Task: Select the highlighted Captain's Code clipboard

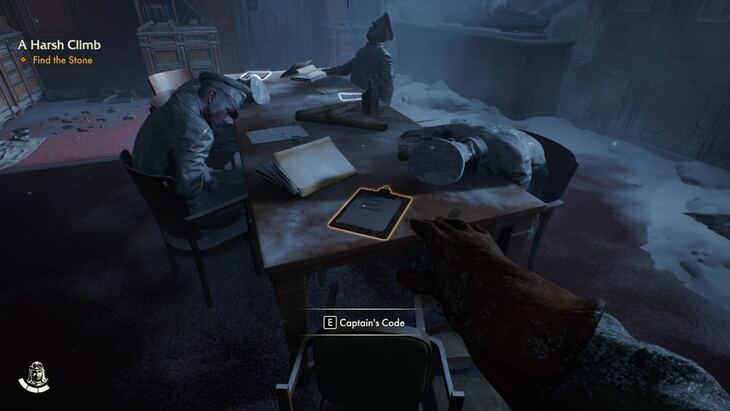Action: pos(372,210)
